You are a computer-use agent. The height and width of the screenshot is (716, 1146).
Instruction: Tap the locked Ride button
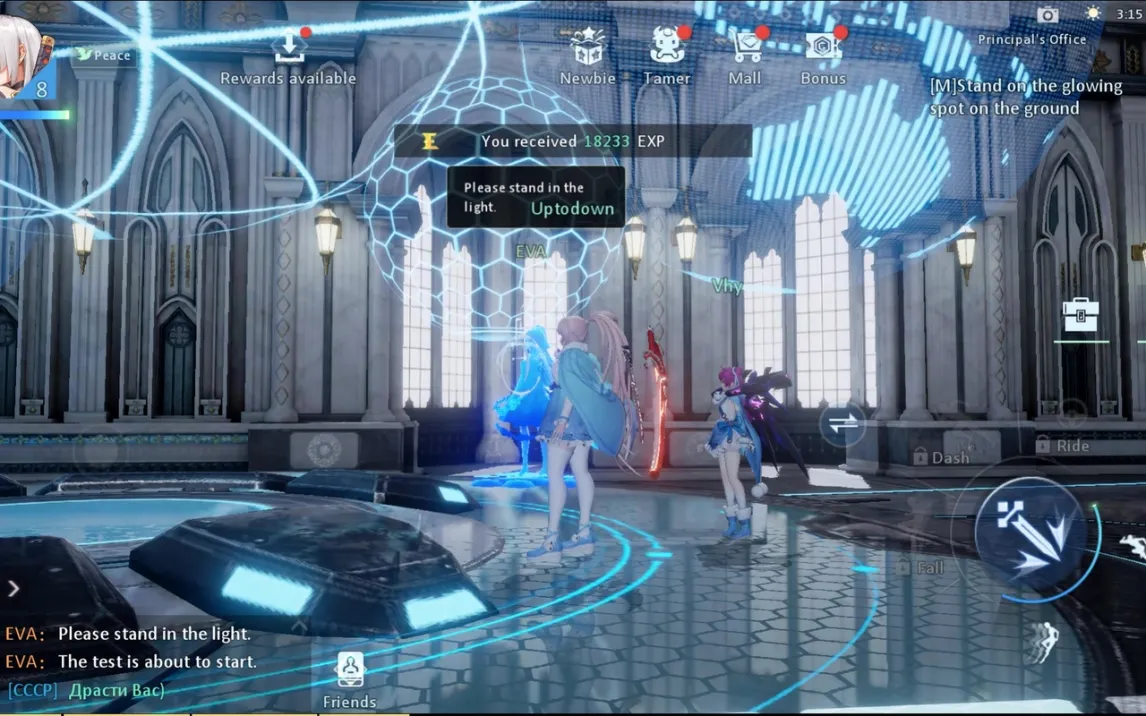(x=1062, y=445)
